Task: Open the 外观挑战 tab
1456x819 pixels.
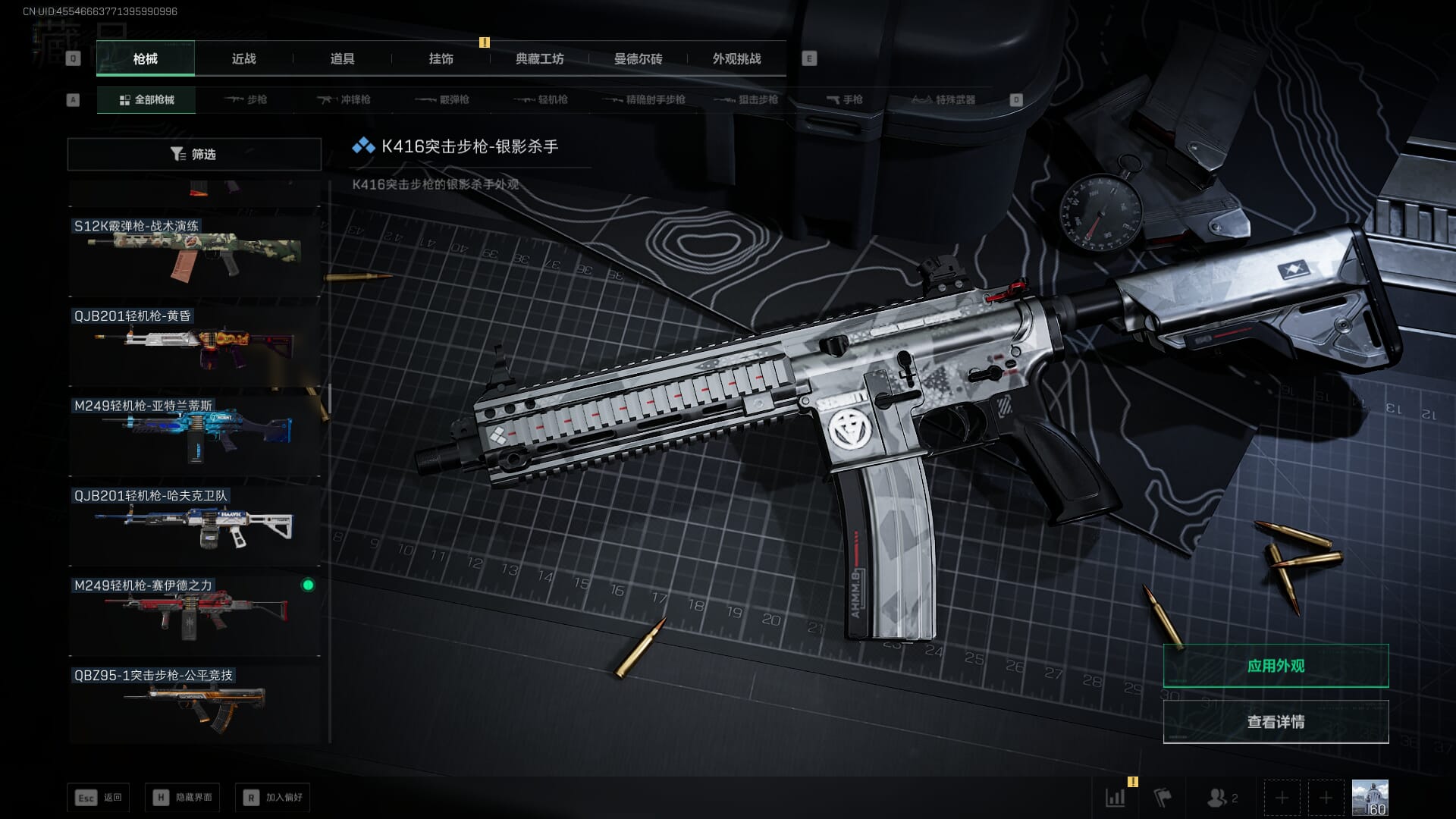Action: pyautogui.click(x=736, y=58)
